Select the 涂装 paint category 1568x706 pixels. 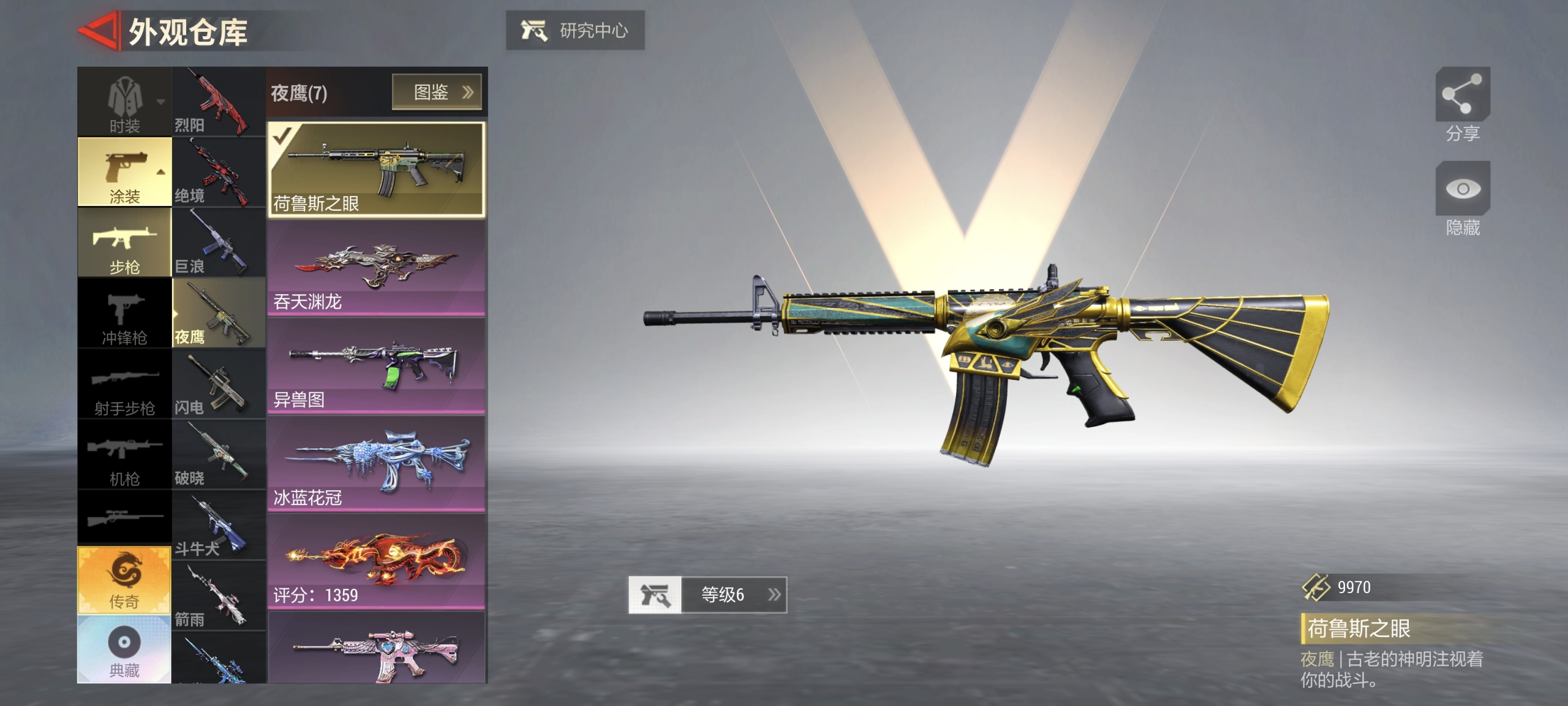click(x=124, y=172)
